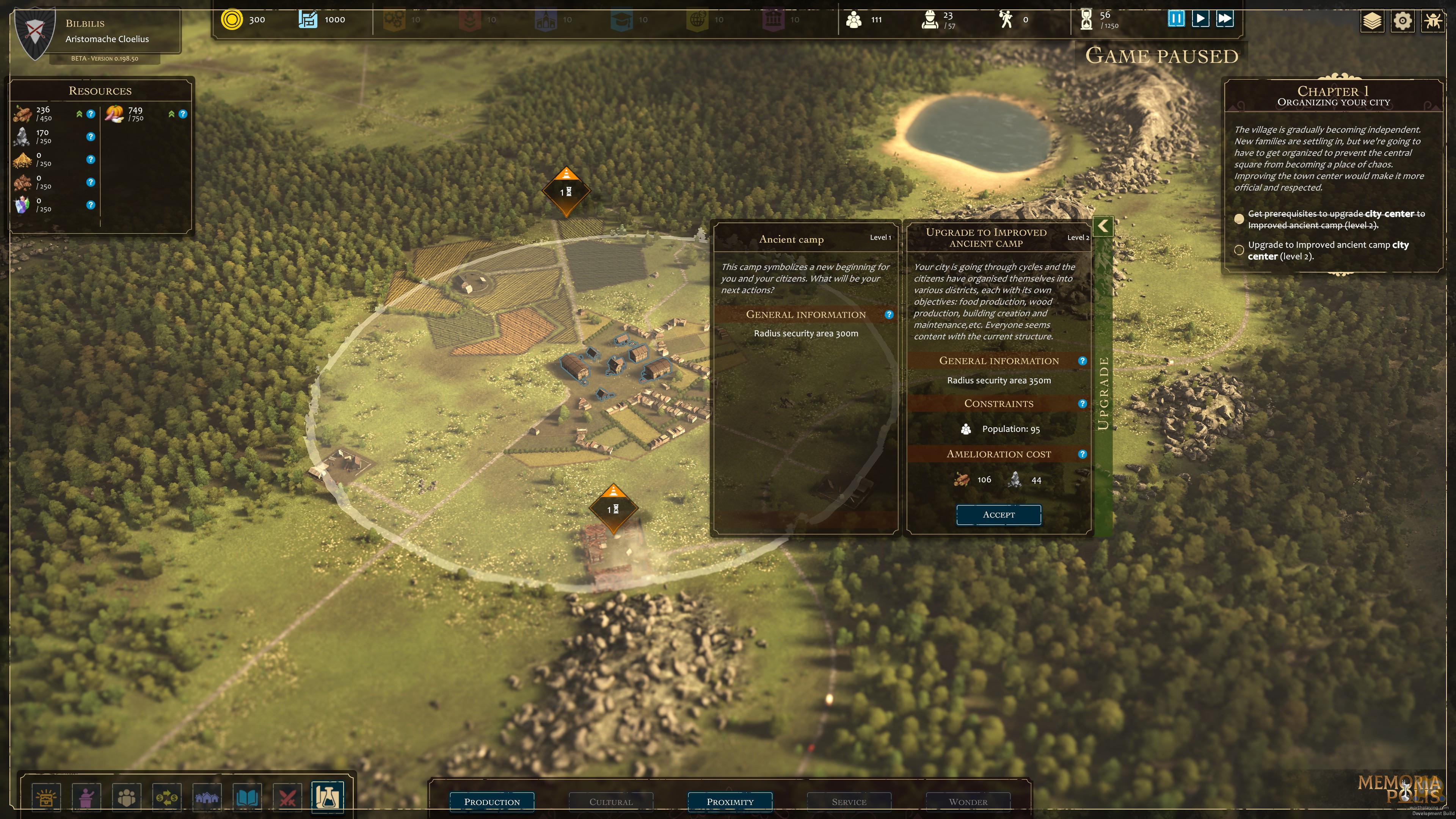
Task: Open the map layers overlay
Action: tap(1372, 22)
